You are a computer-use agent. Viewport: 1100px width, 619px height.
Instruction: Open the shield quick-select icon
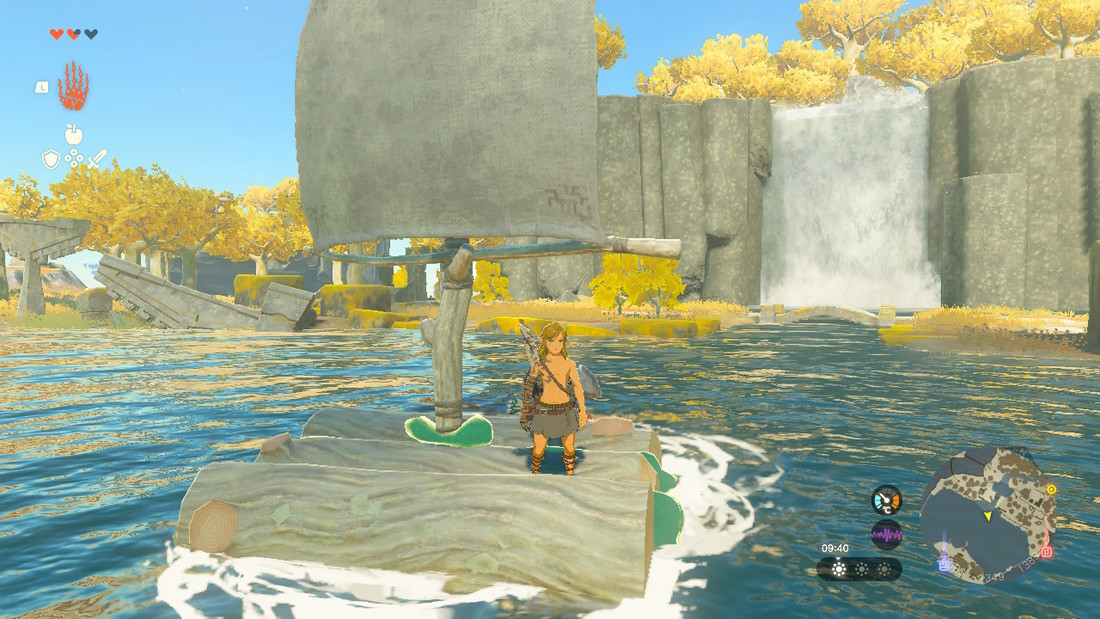pyautogui.click(x=50, y=159)
